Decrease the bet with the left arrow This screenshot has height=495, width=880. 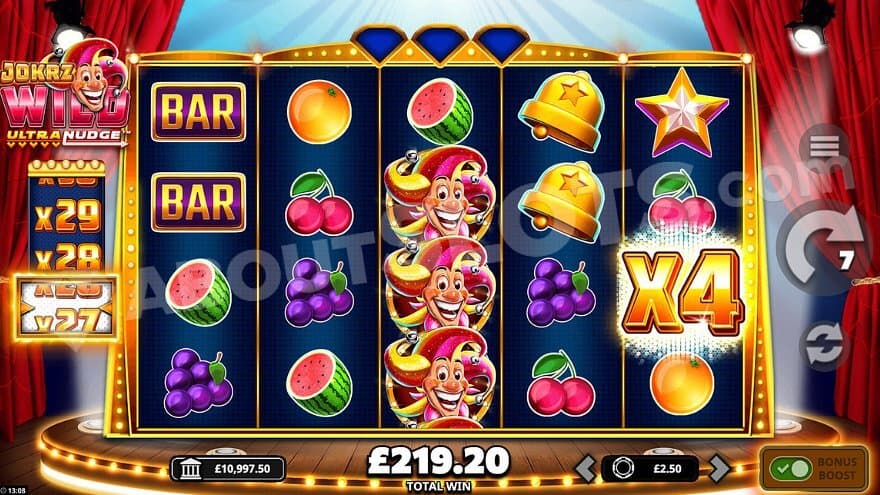tap(585, 468)
